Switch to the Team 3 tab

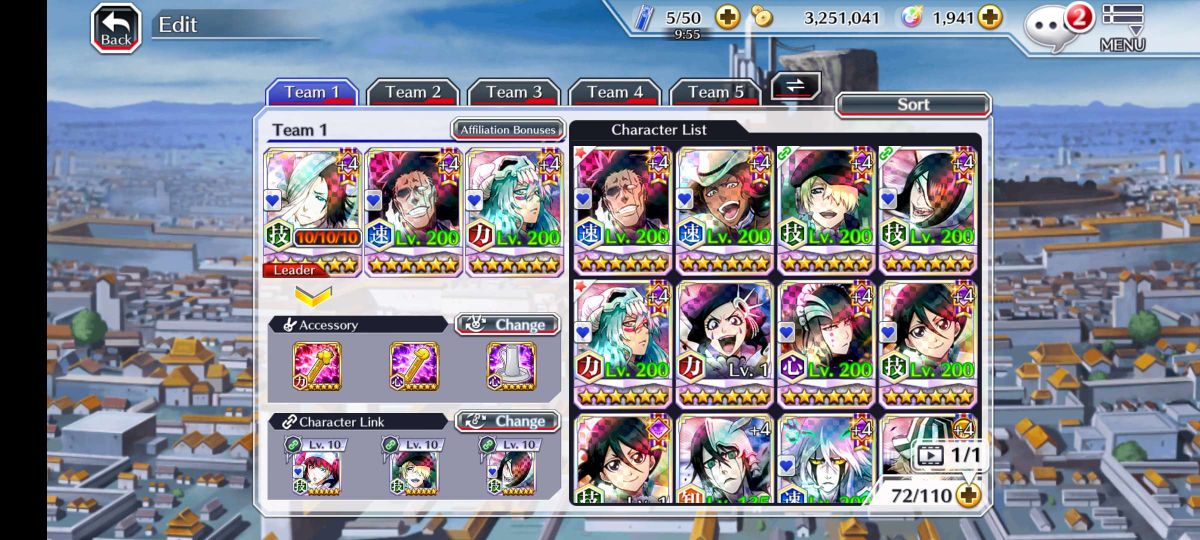tap(514, 92)
